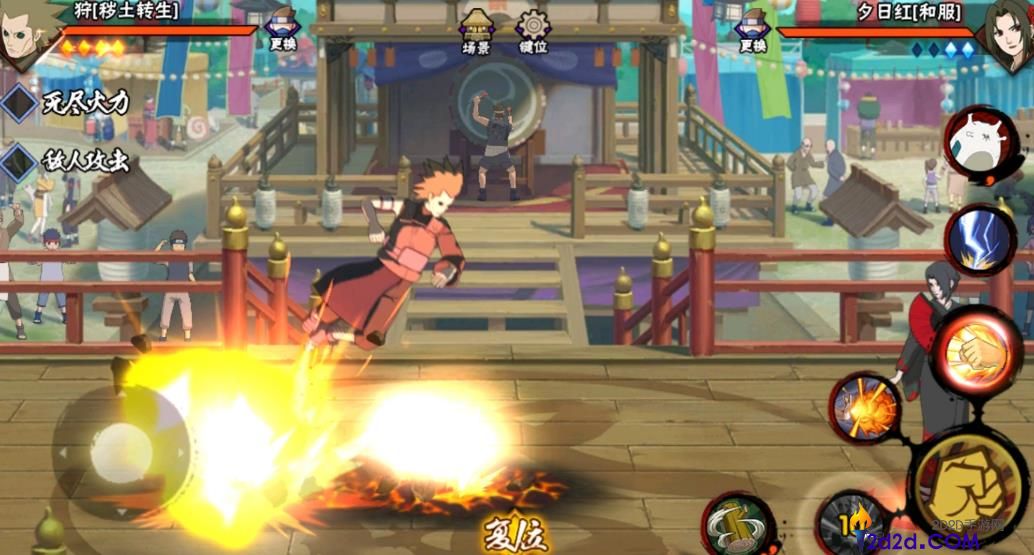The width and height of the screenshot is (1034, 555).
Task: Open the 场景 scene selection
Action: coord(476,32)
